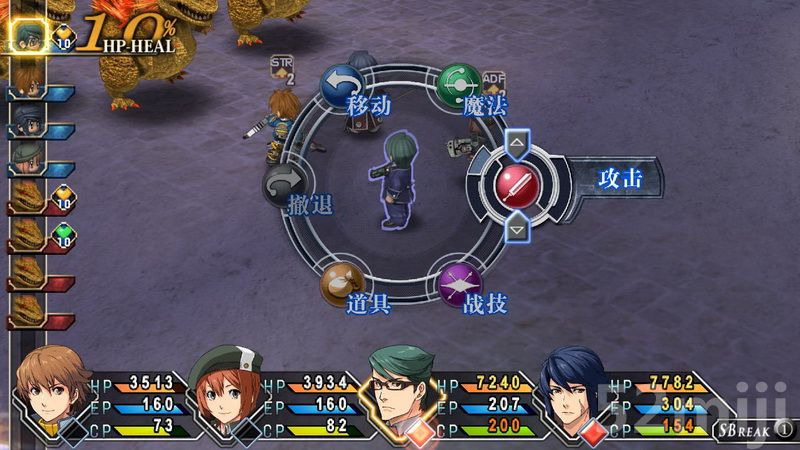This screenshot has width=800, height=450.
Task: Open the 战技 (Crafts) command
Action: (461, 282)
